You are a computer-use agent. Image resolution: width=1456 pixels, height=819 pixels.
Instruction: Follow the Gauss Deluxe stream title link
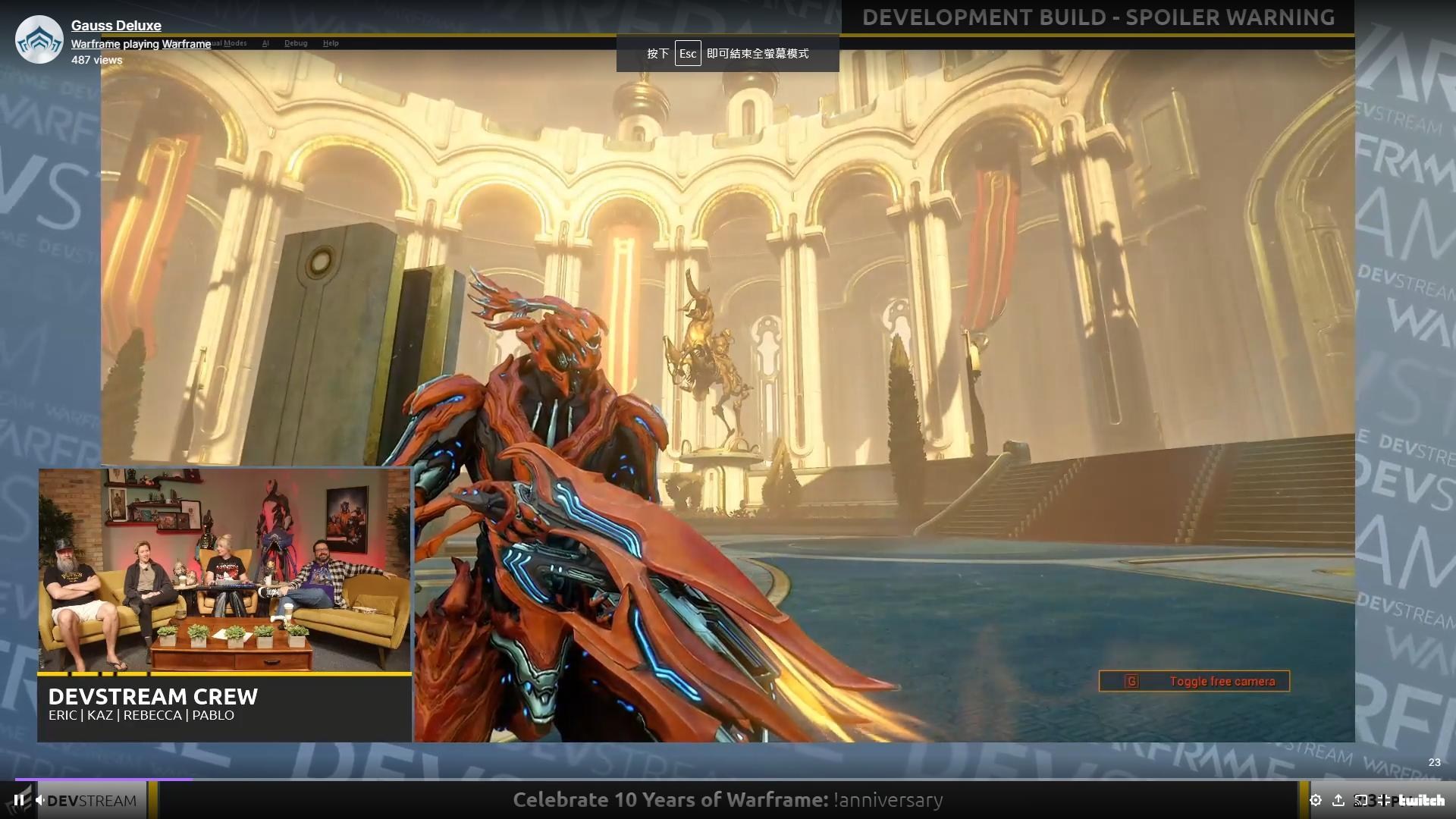coord(116,25)
